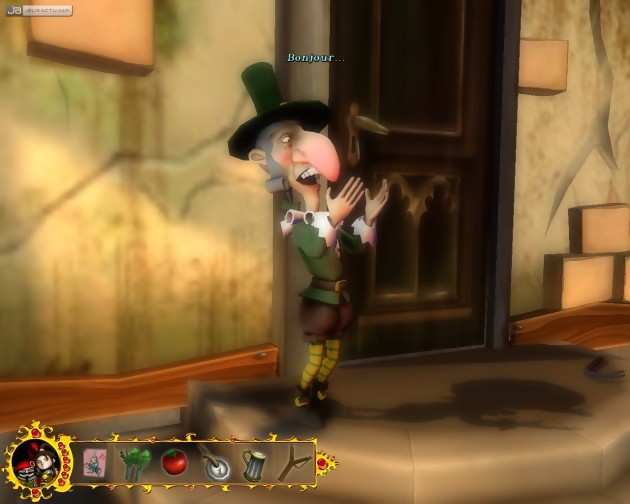This screenshot has height=504, width=630.
Task: Choose the red tomato from inventory
Action: coord(173,464)
